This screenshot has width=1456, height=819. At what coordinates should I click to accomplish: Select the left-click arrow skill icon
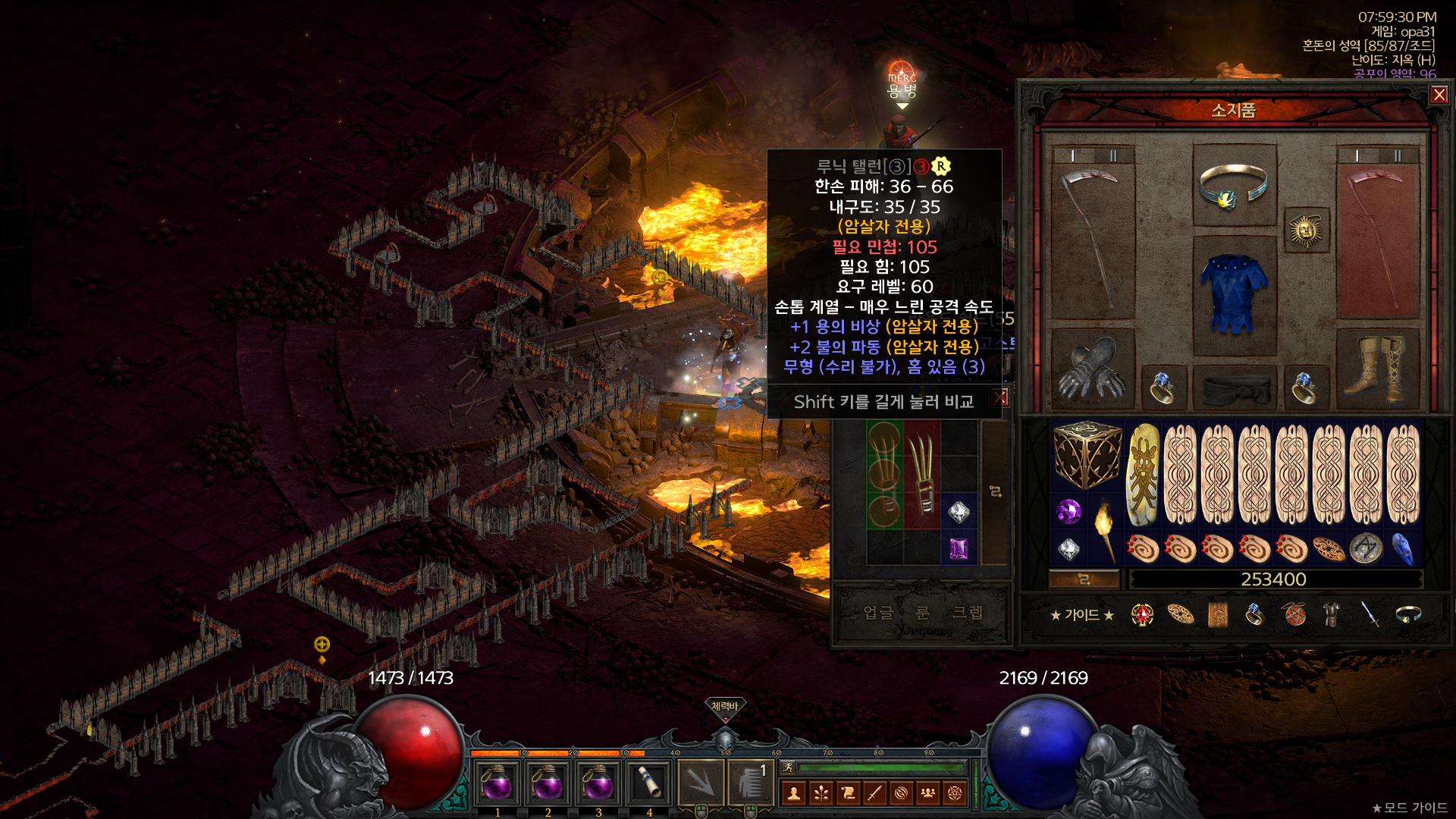pyautogui.click(x=700, y=783)
